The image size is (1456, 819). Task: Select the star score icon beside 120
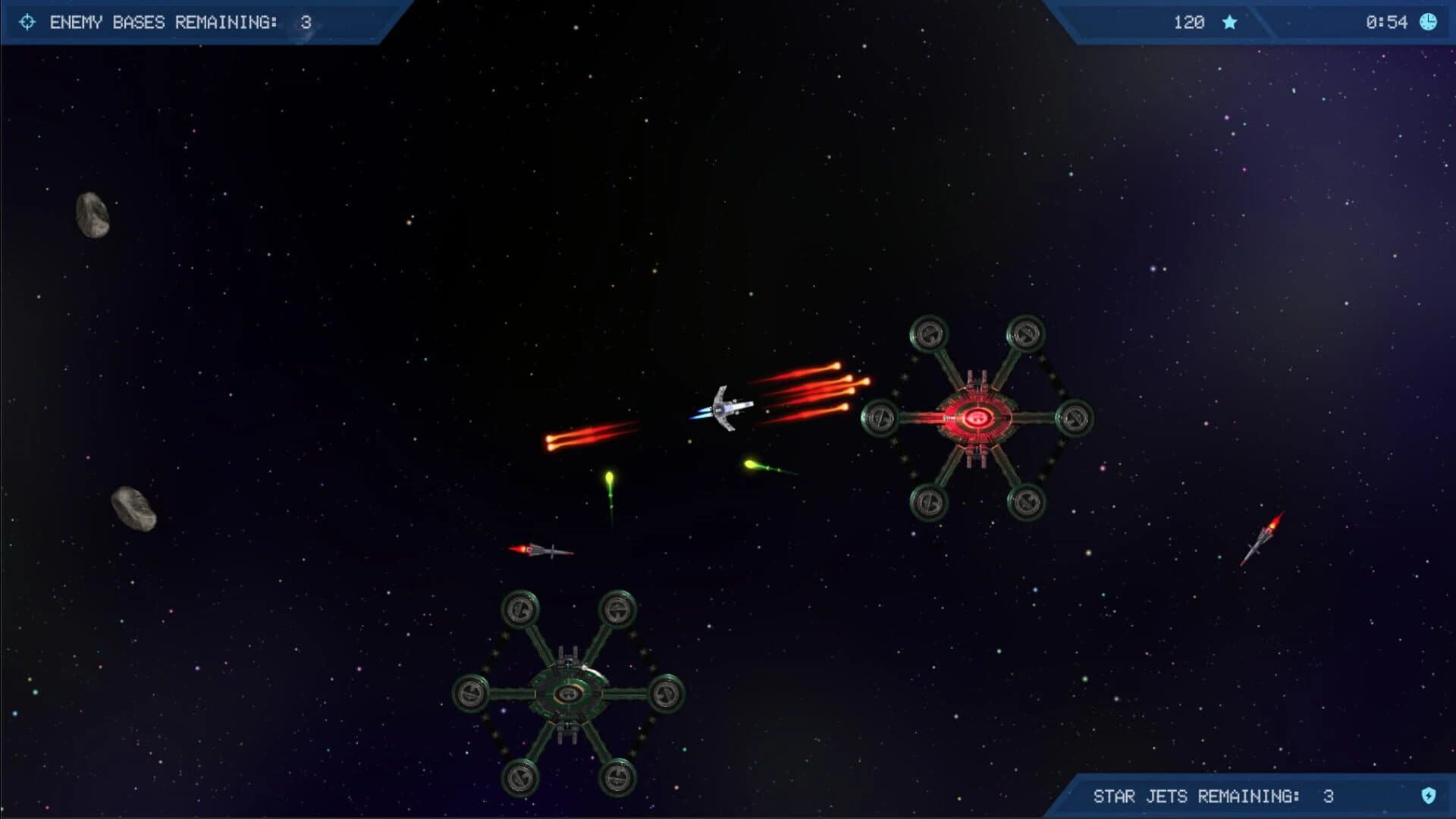click(1229, 22)
